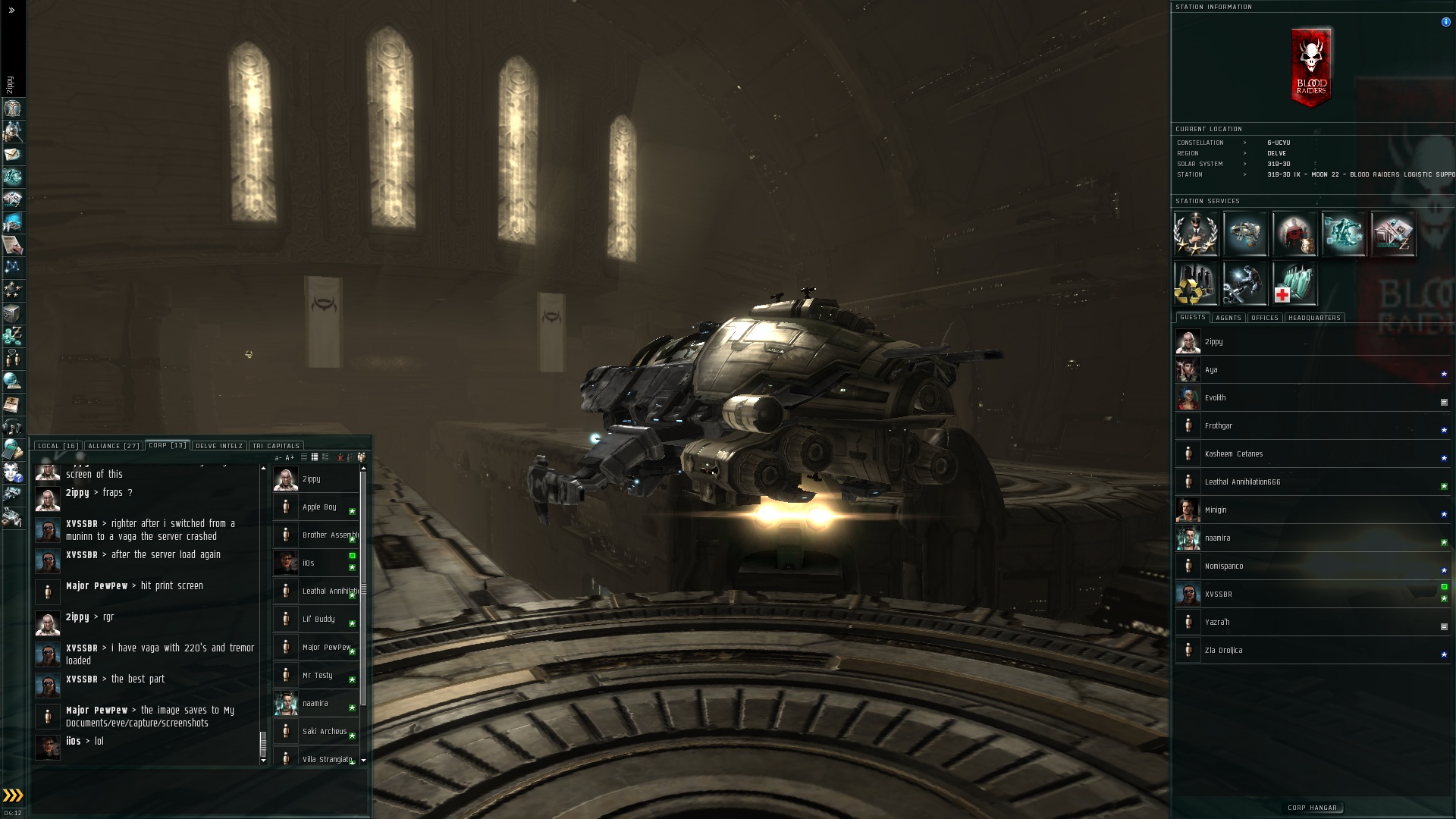1456x819 pixels.
Task: Open the Corp Hangar button
Action: pos(1312,808)
